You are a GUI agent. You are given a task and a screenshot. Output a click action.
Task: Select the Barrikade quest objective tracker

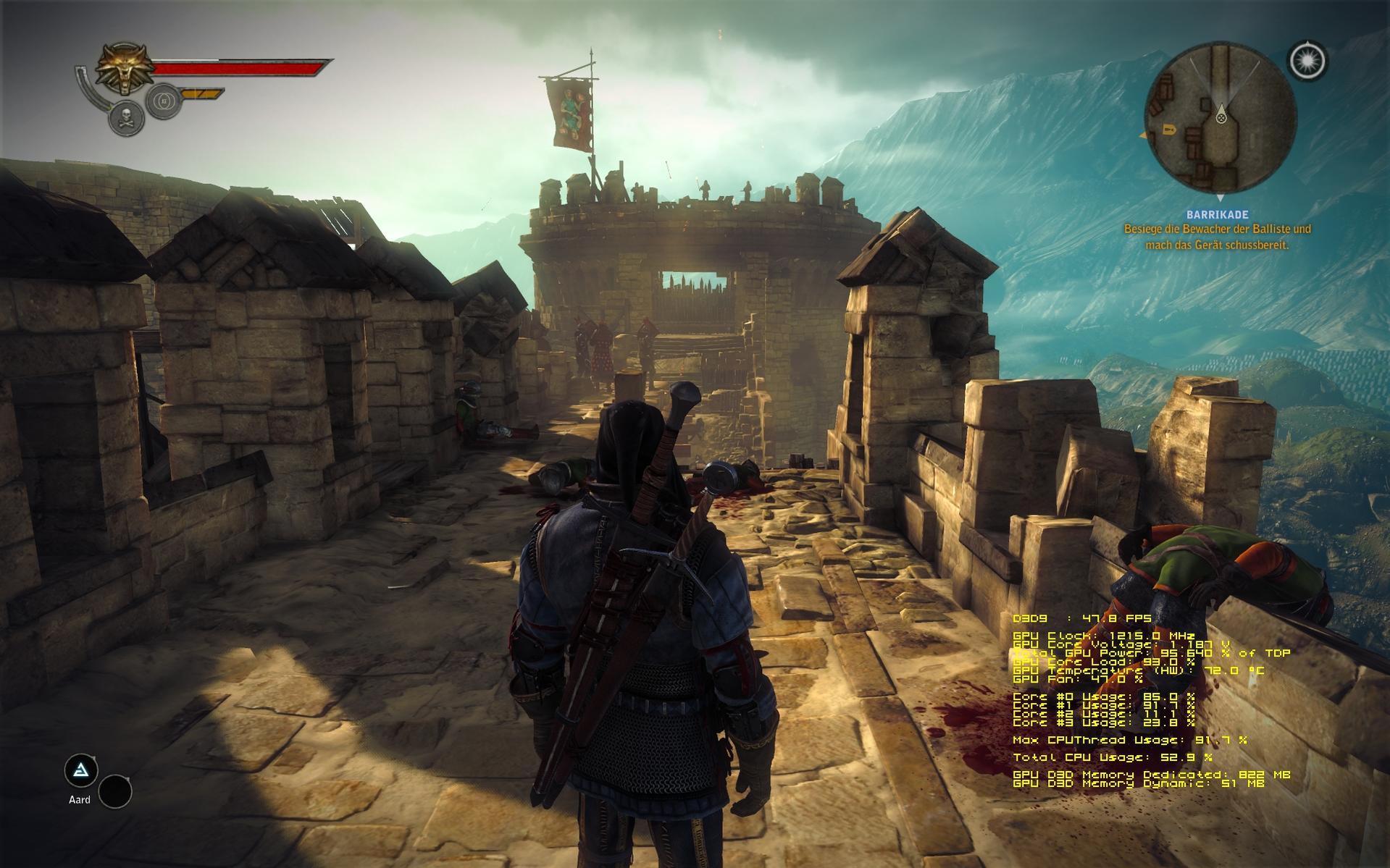1217,230
